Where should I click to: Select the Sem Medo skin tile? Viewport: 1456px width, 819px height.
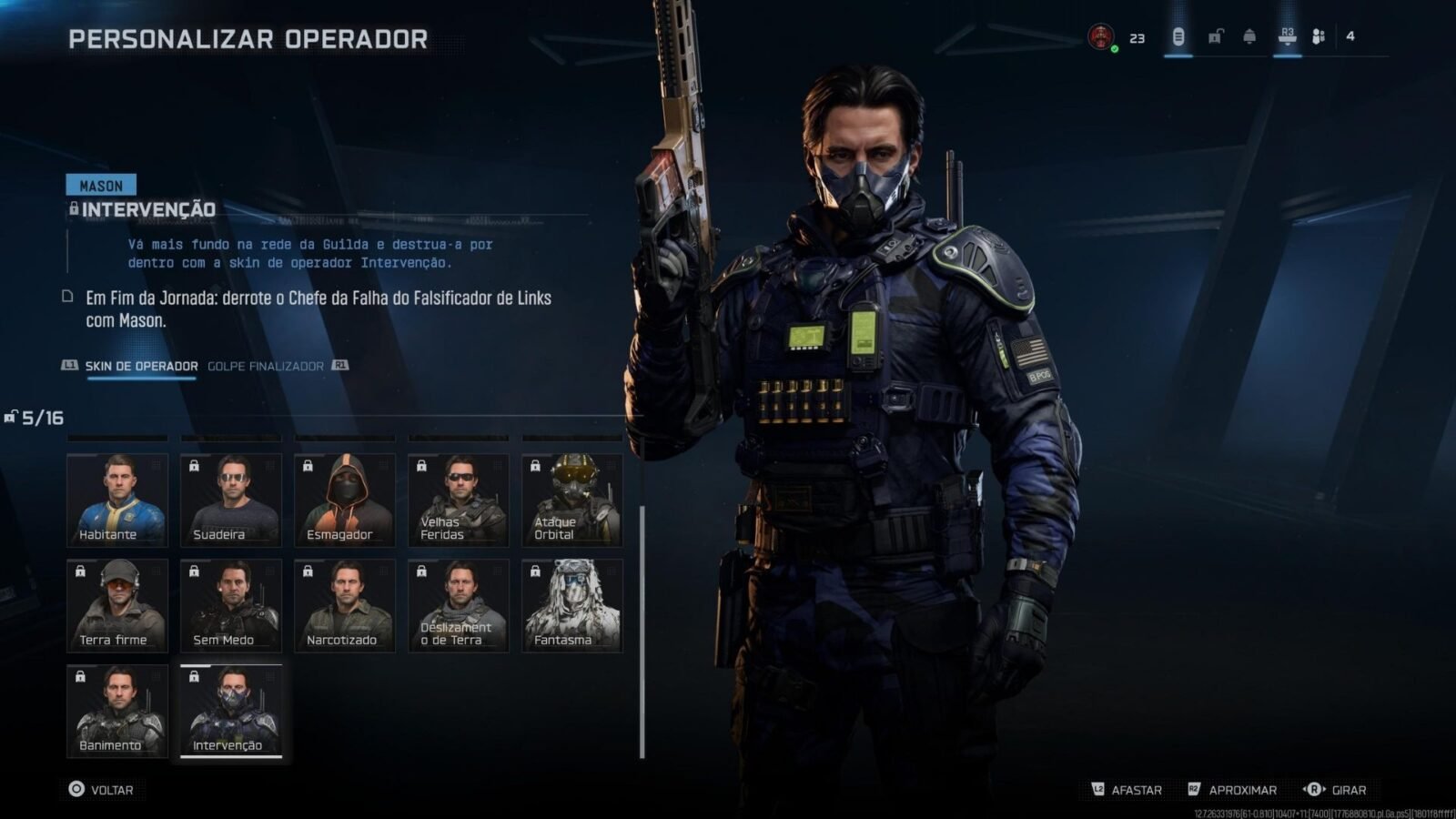coord(231,605)
